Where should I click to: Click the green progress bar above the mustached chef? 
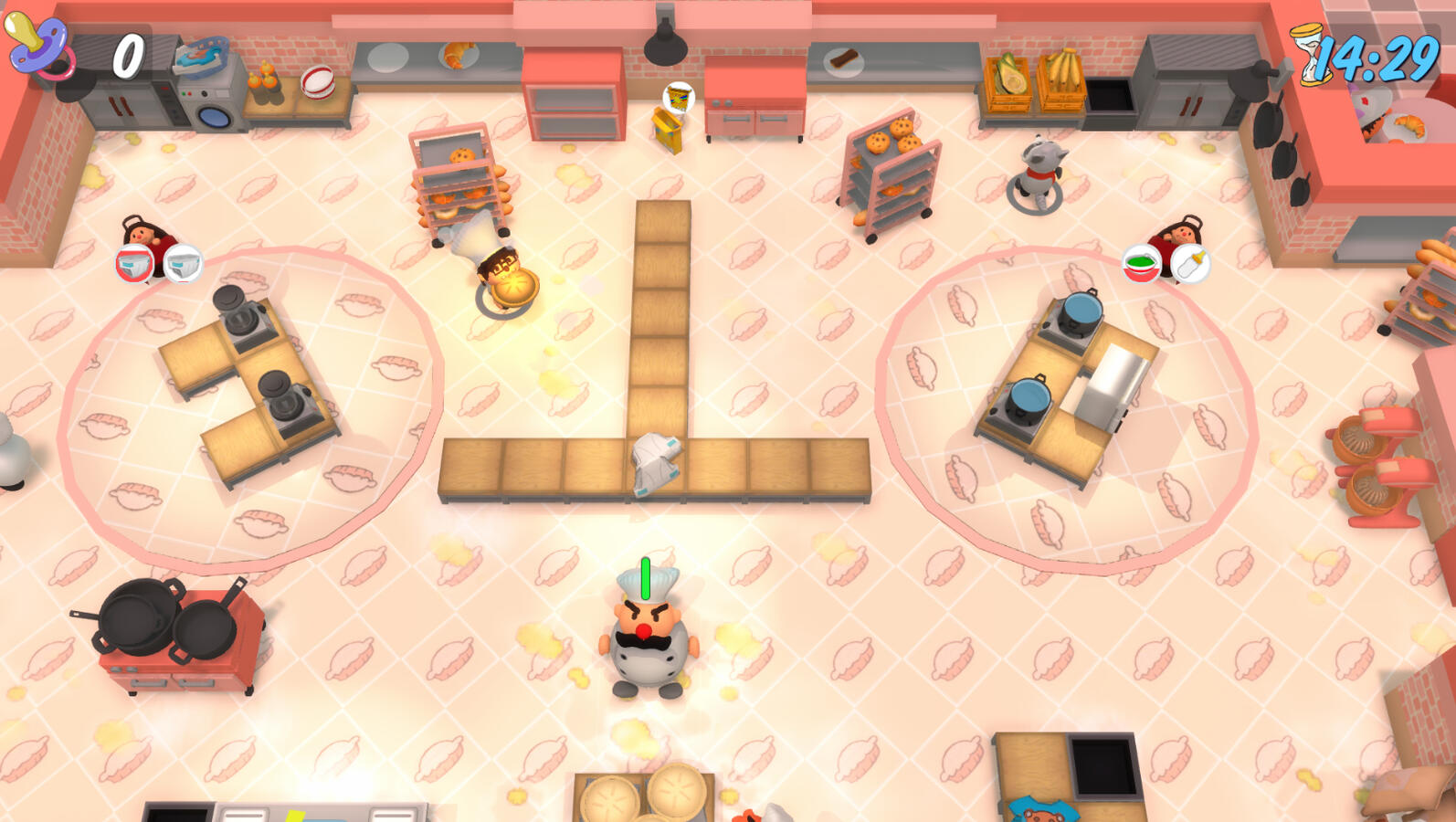(645, 575)
